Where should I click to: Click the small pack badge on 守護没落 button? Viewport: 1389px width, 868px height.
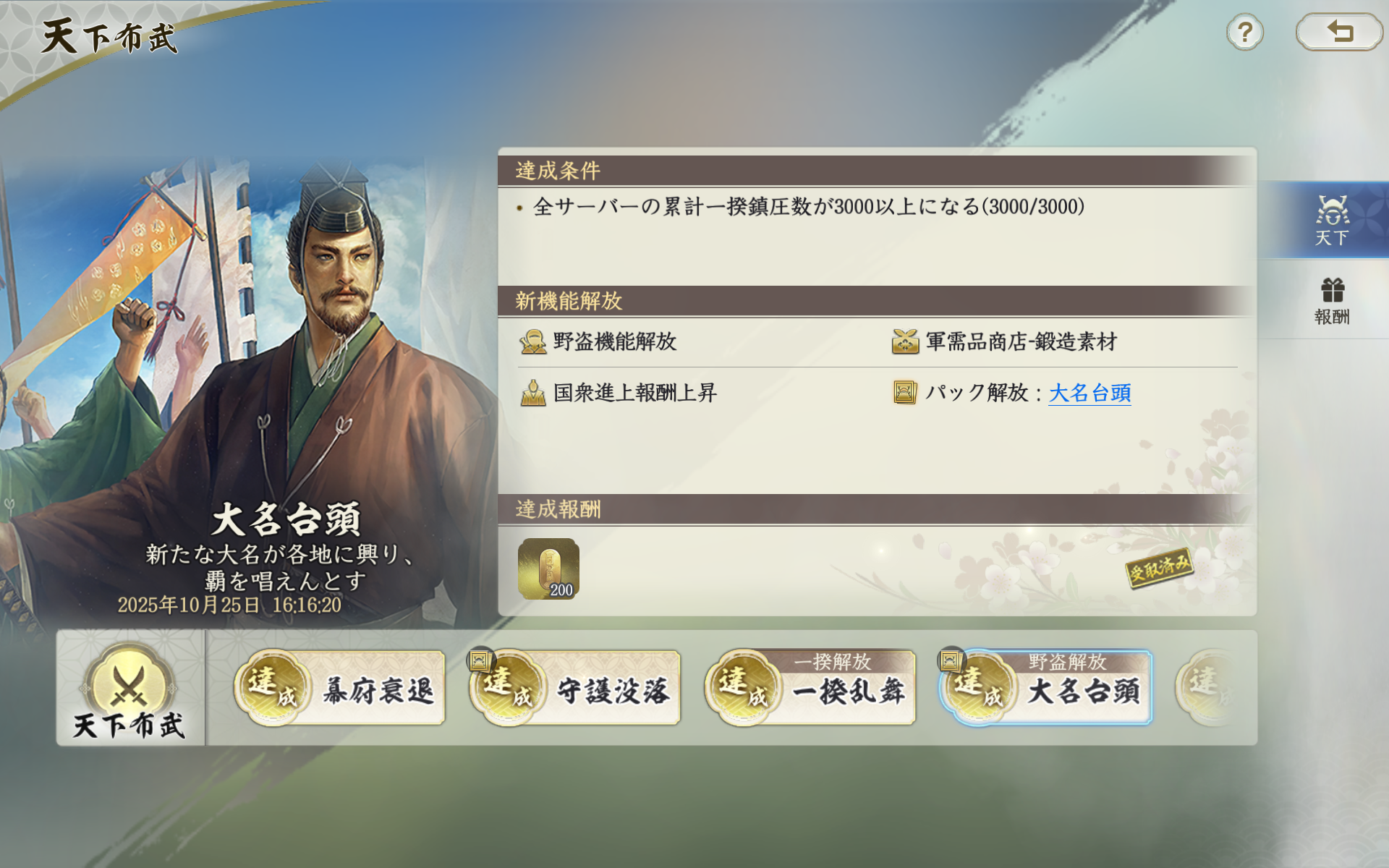(479, 660)
